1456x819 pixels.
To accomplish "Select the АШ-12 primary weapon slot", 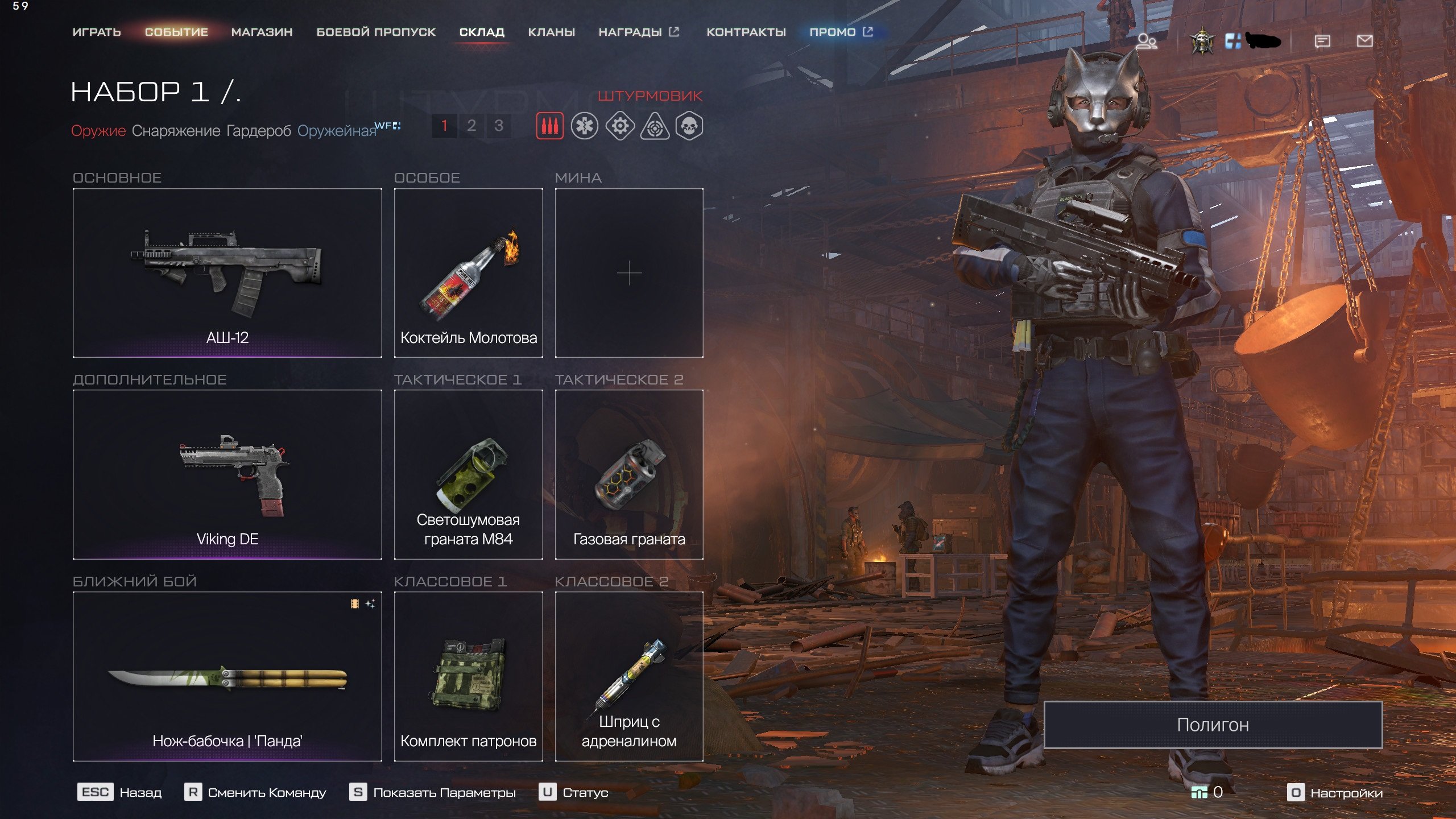I will [x=227, y=273].
